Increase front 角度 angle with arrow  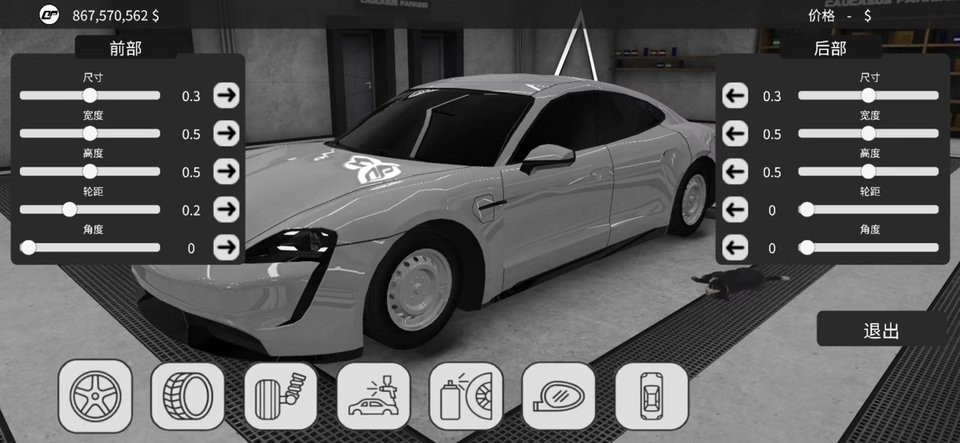(x=227, y=247)
